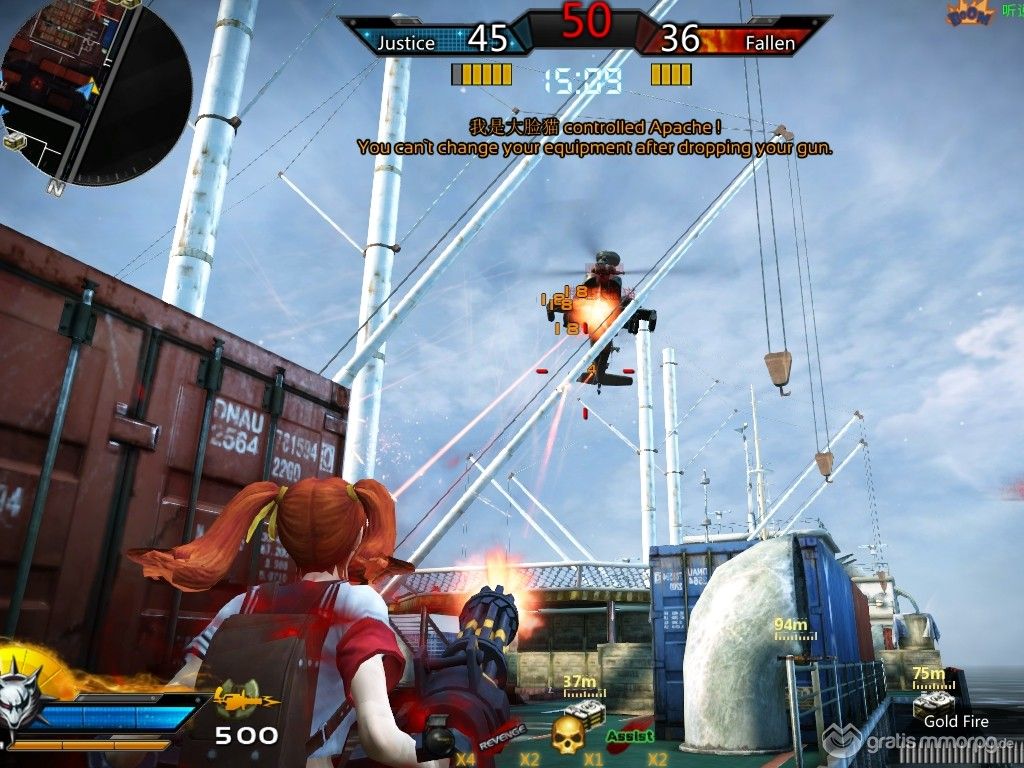Click the Gold Fire supply crate icon
This screenshot has width=1024, height=768.
pos(932,705)
